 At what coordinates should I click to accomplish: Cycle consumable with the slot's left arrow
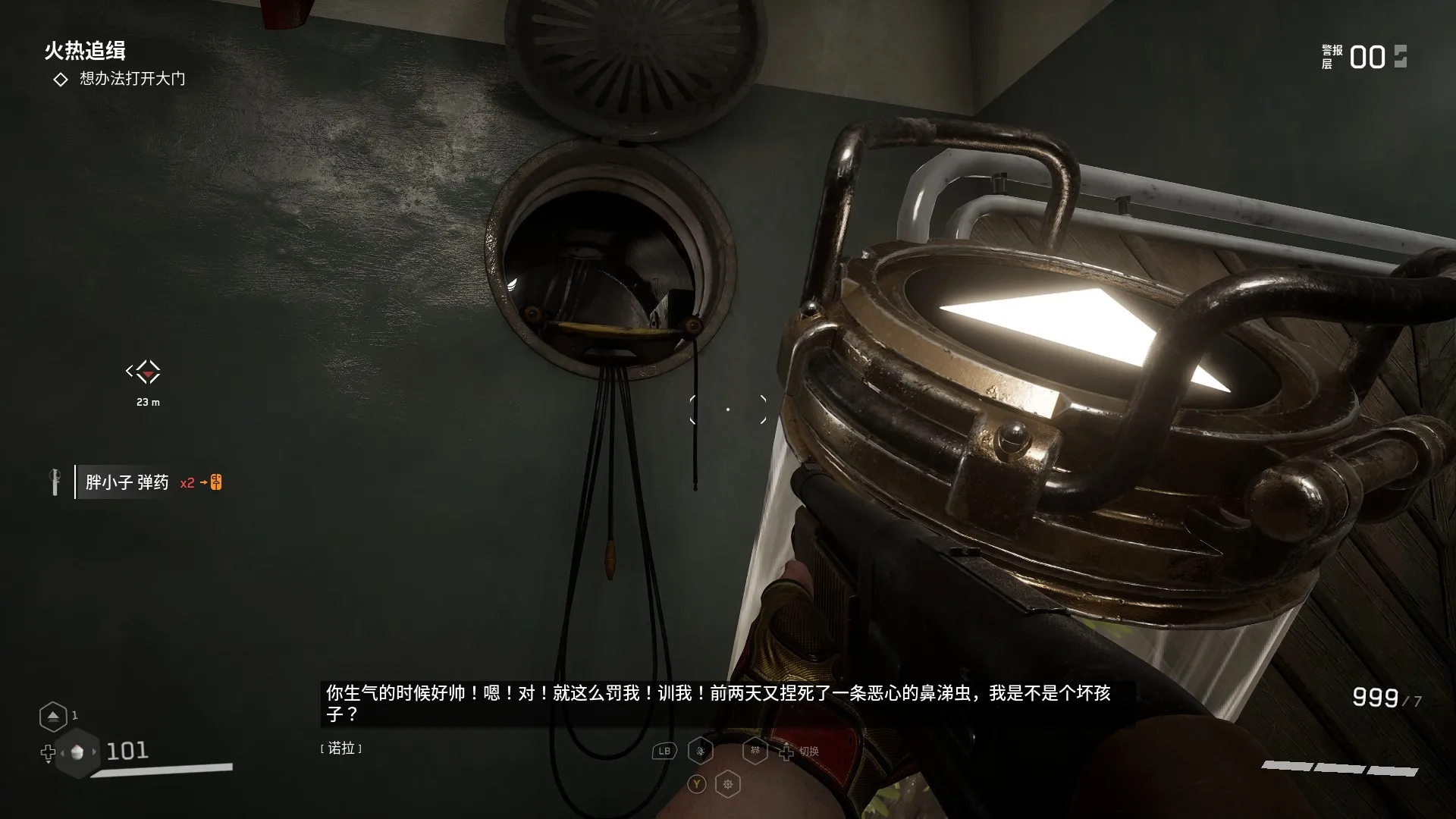tap(61, 753)
